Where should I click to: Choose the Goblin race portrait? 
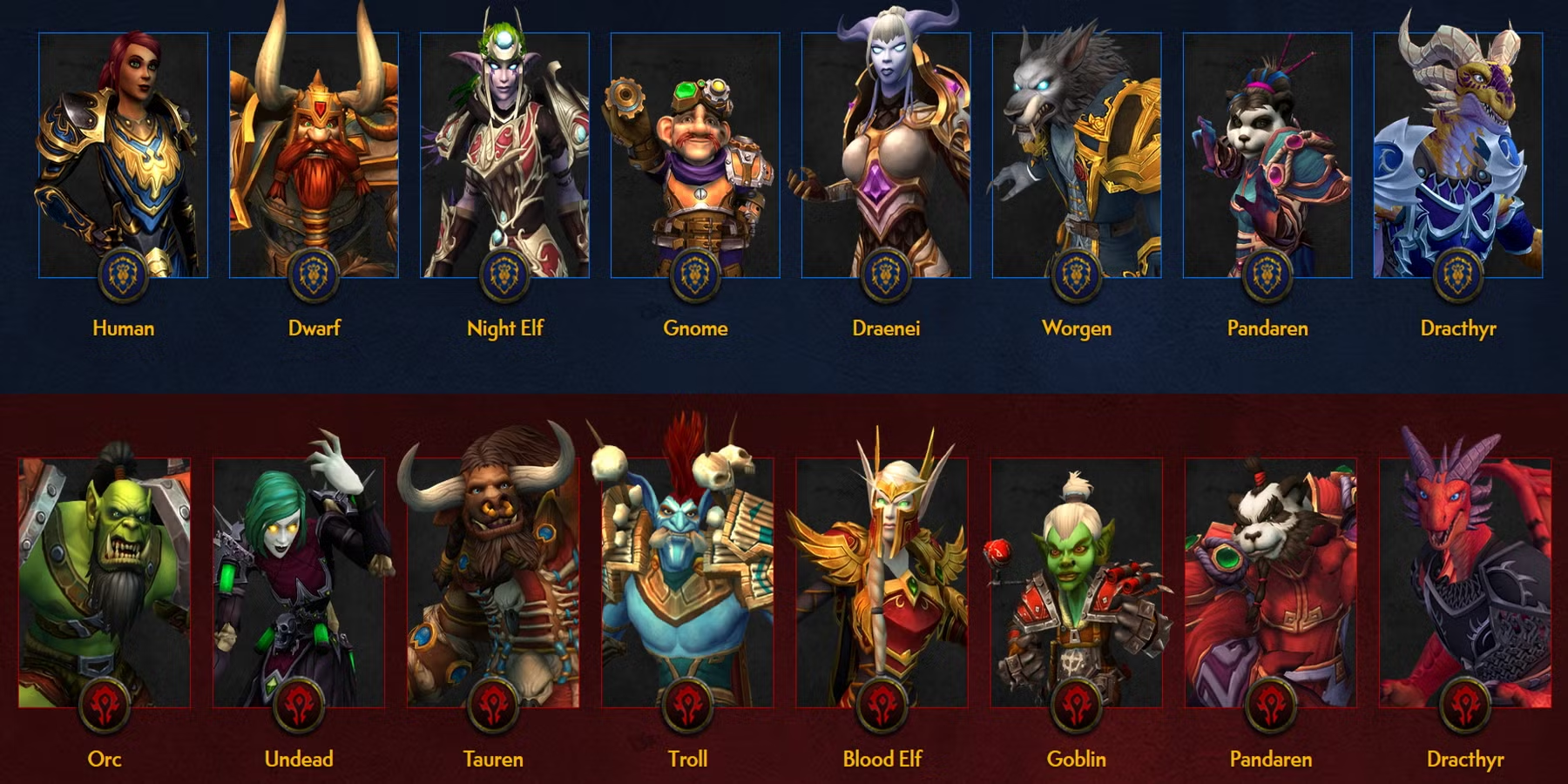[1076, 582]
